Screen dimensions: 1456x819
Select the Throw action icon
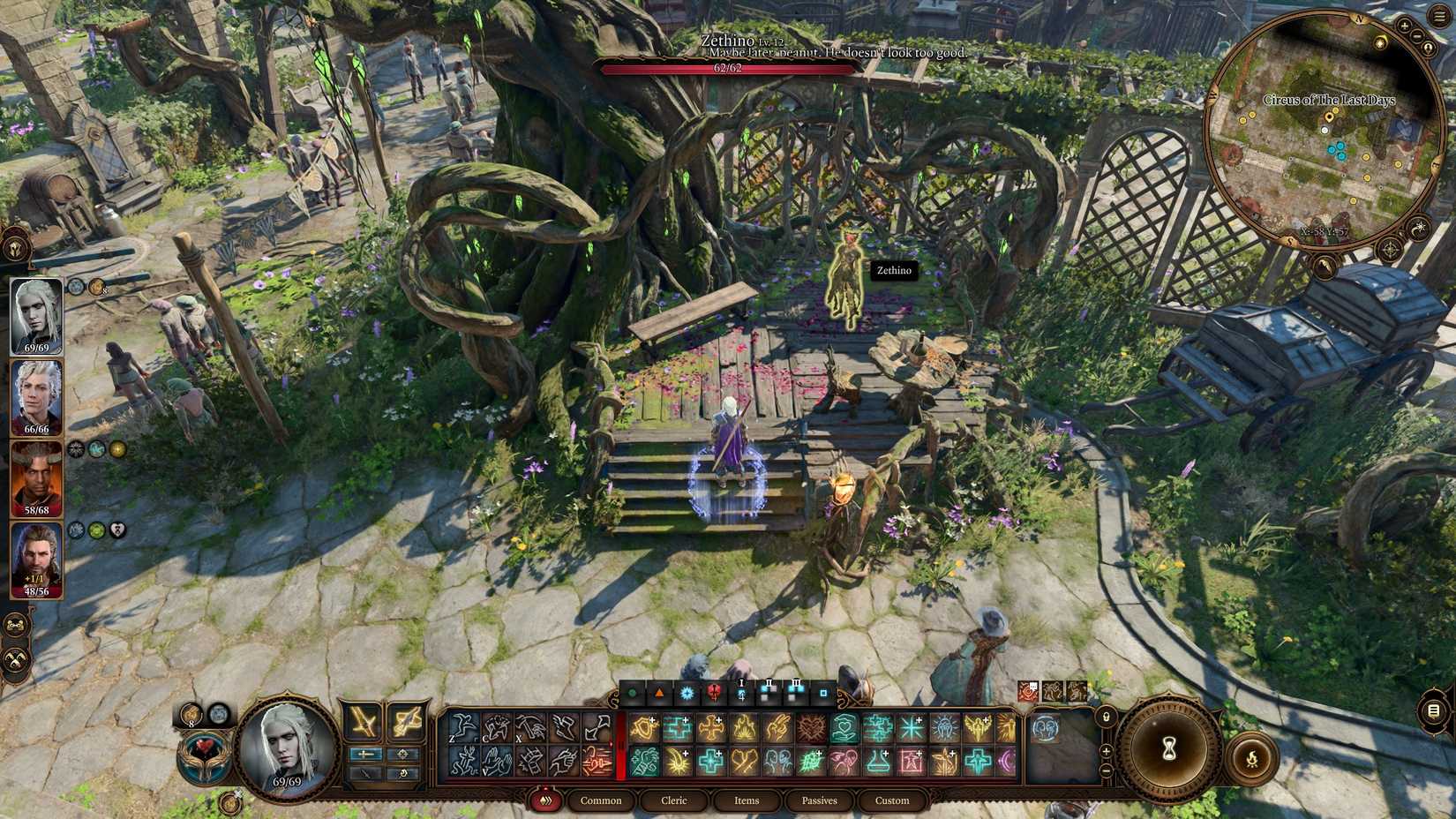pos(531,727)
